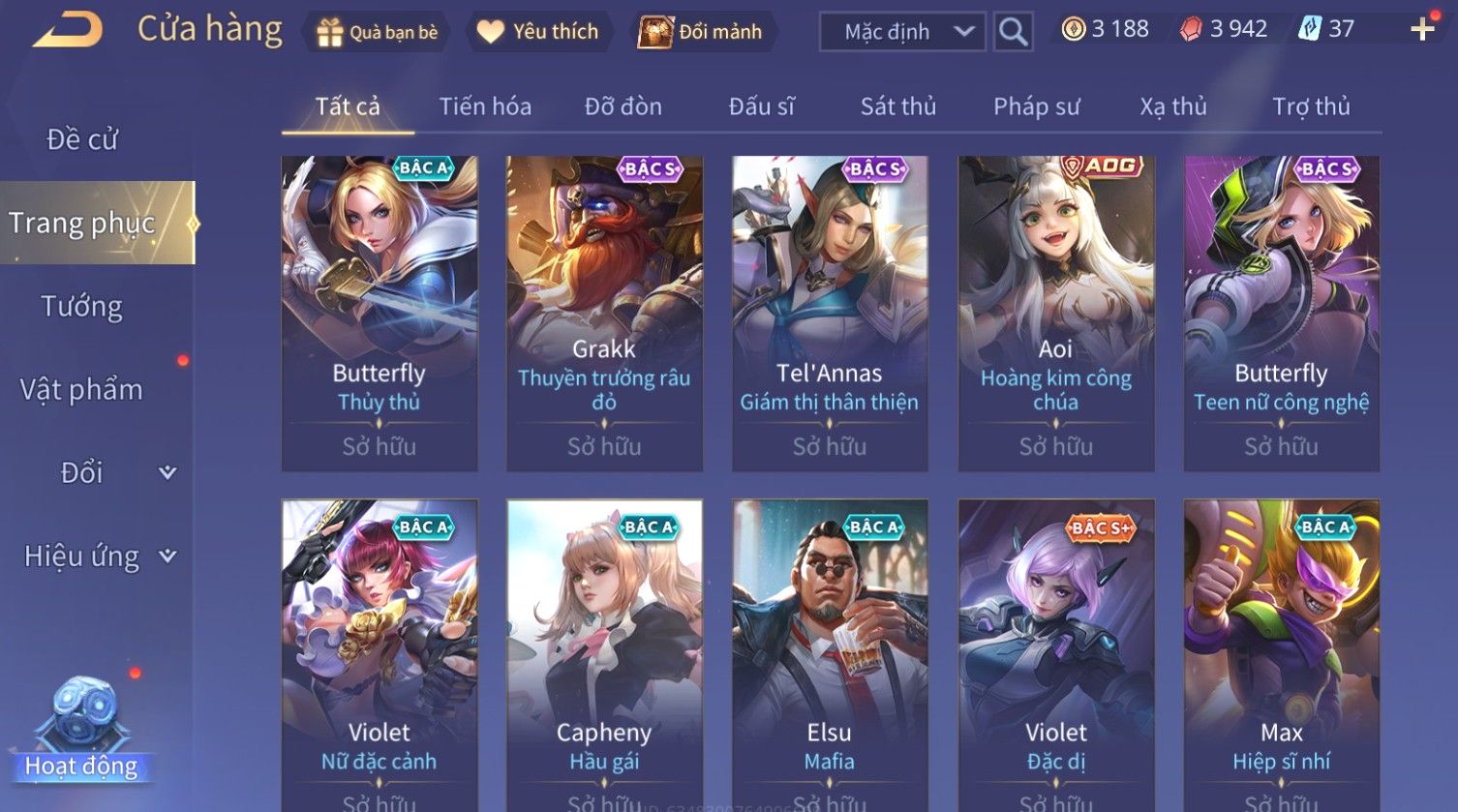Go to the Vật phẩm items section
1458x812 pixels.
(x=82, y=390)
